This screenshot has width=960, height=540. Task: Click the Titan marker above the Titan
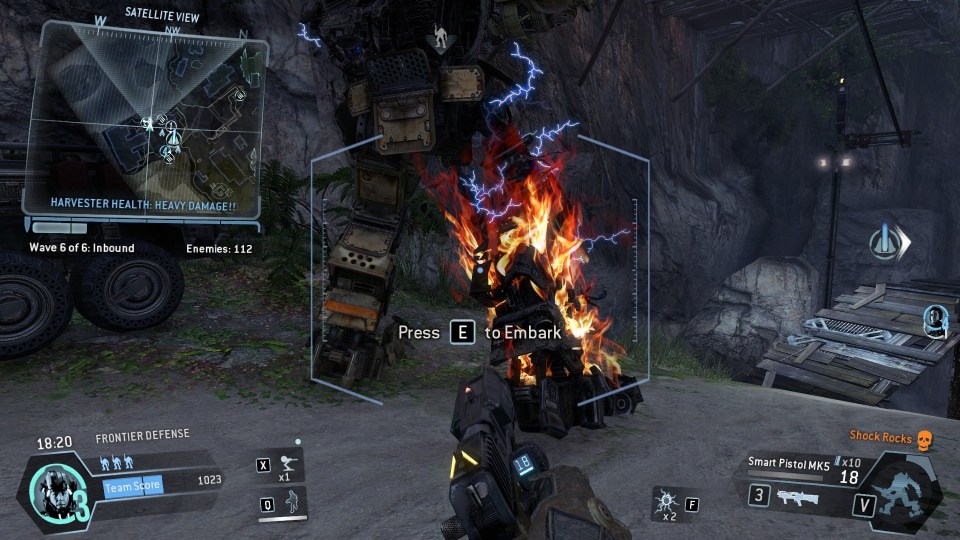(438, 40)
